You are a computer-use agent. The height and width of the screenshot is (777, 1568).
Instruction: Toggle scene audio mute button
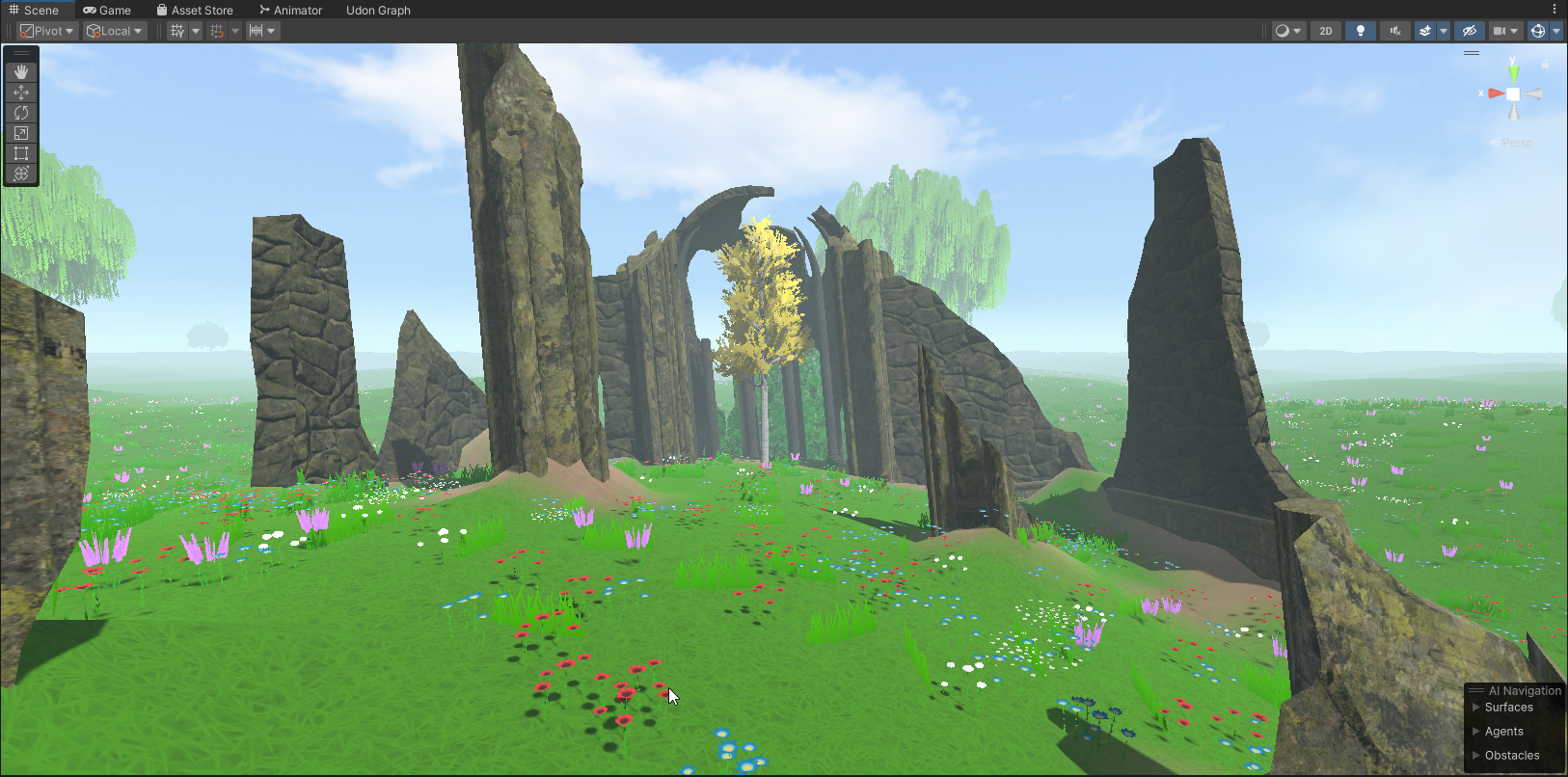point(1394,31)
